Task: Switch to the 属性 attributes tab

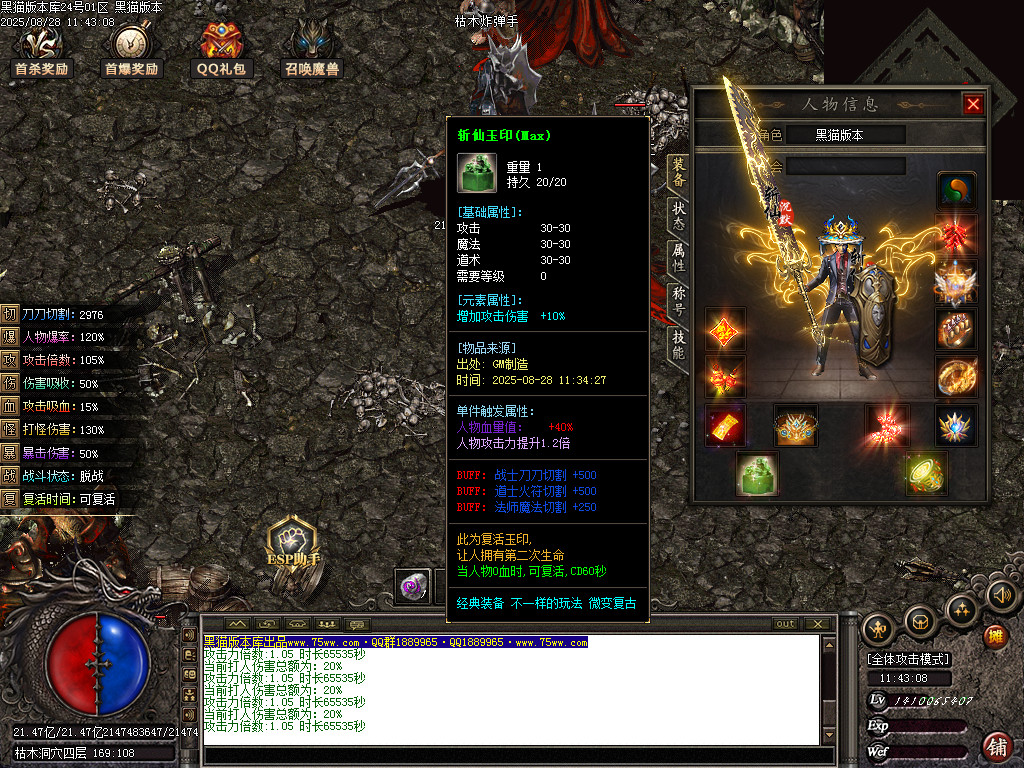Action: (678, 259)
